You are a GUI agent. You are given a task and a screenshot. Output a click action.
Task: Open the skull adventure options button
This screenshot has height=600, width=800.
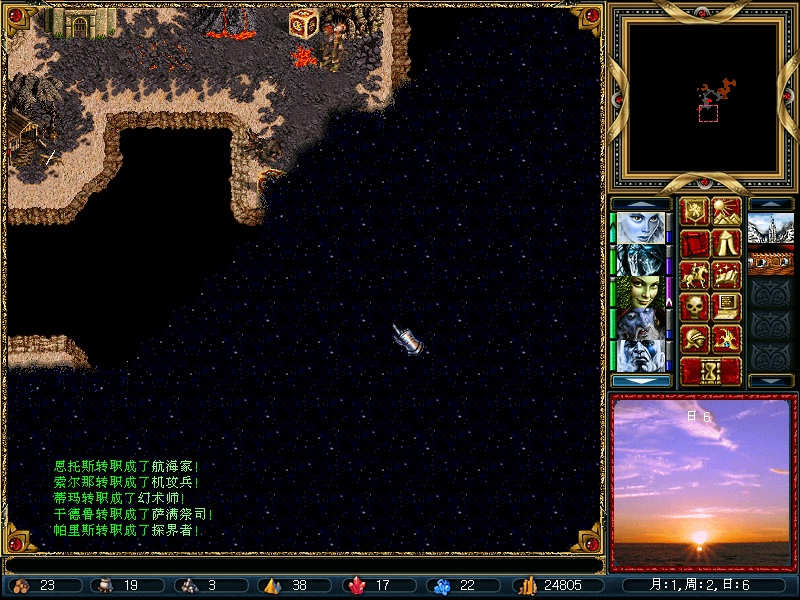point(694,307)
